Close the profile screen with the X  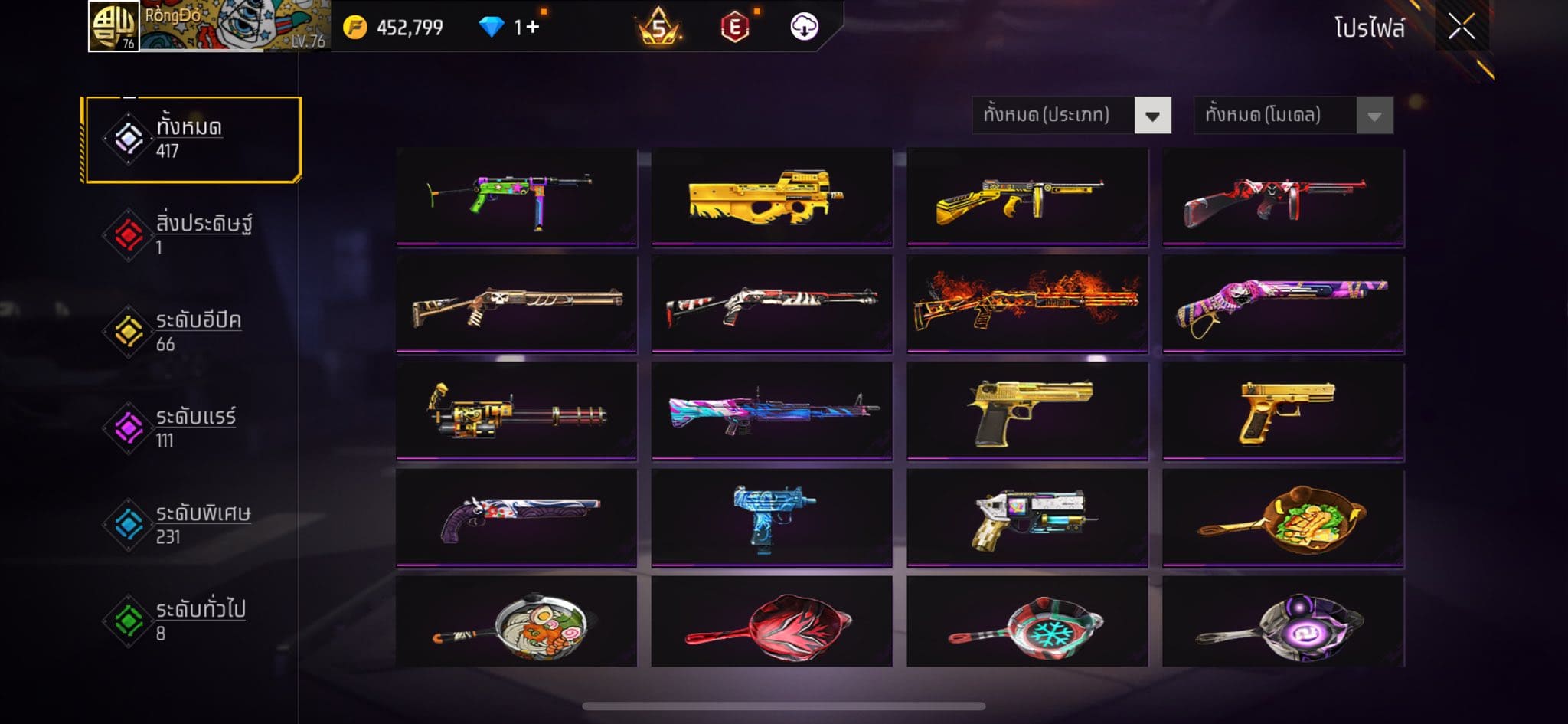[x=1461, y=28]
